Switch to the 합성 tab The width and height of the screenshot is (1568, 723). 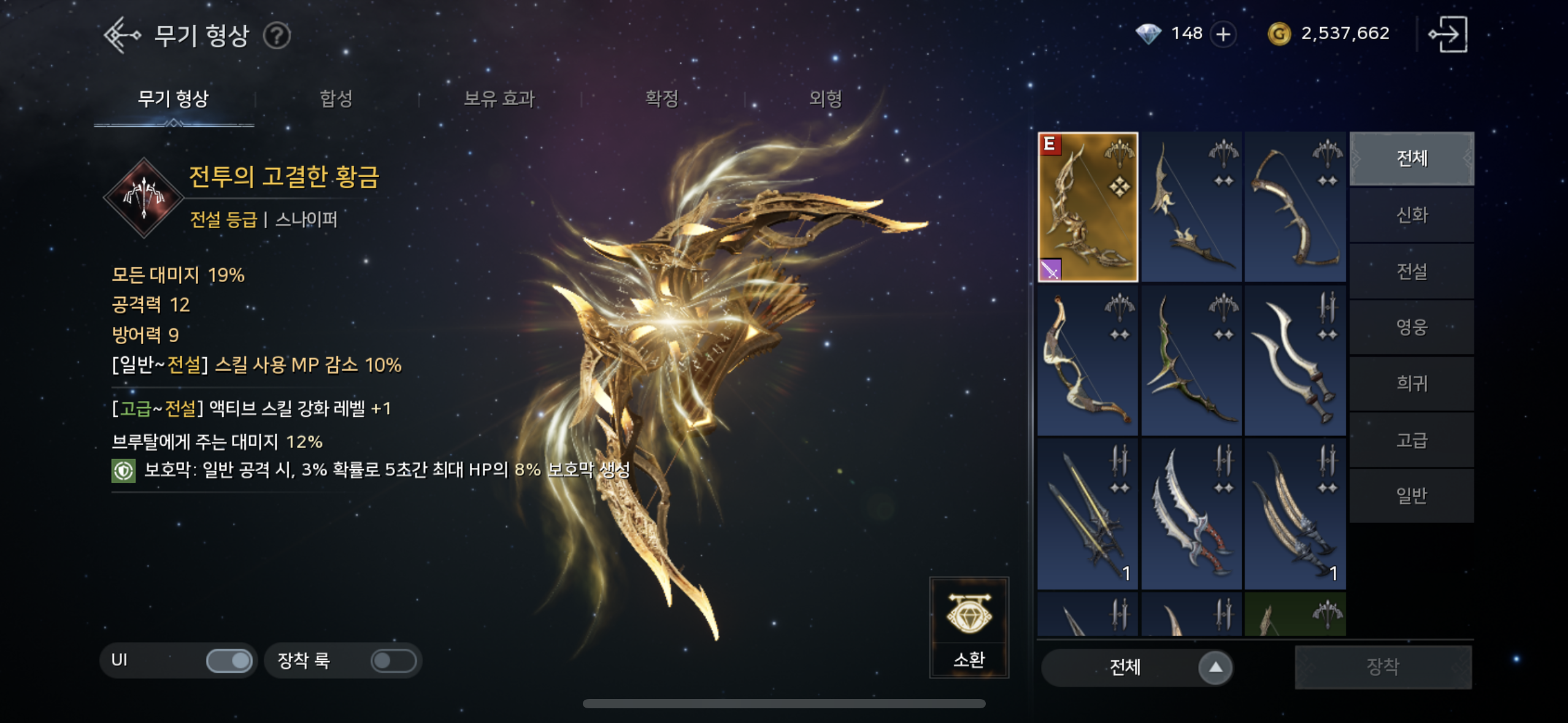(336, 99)
